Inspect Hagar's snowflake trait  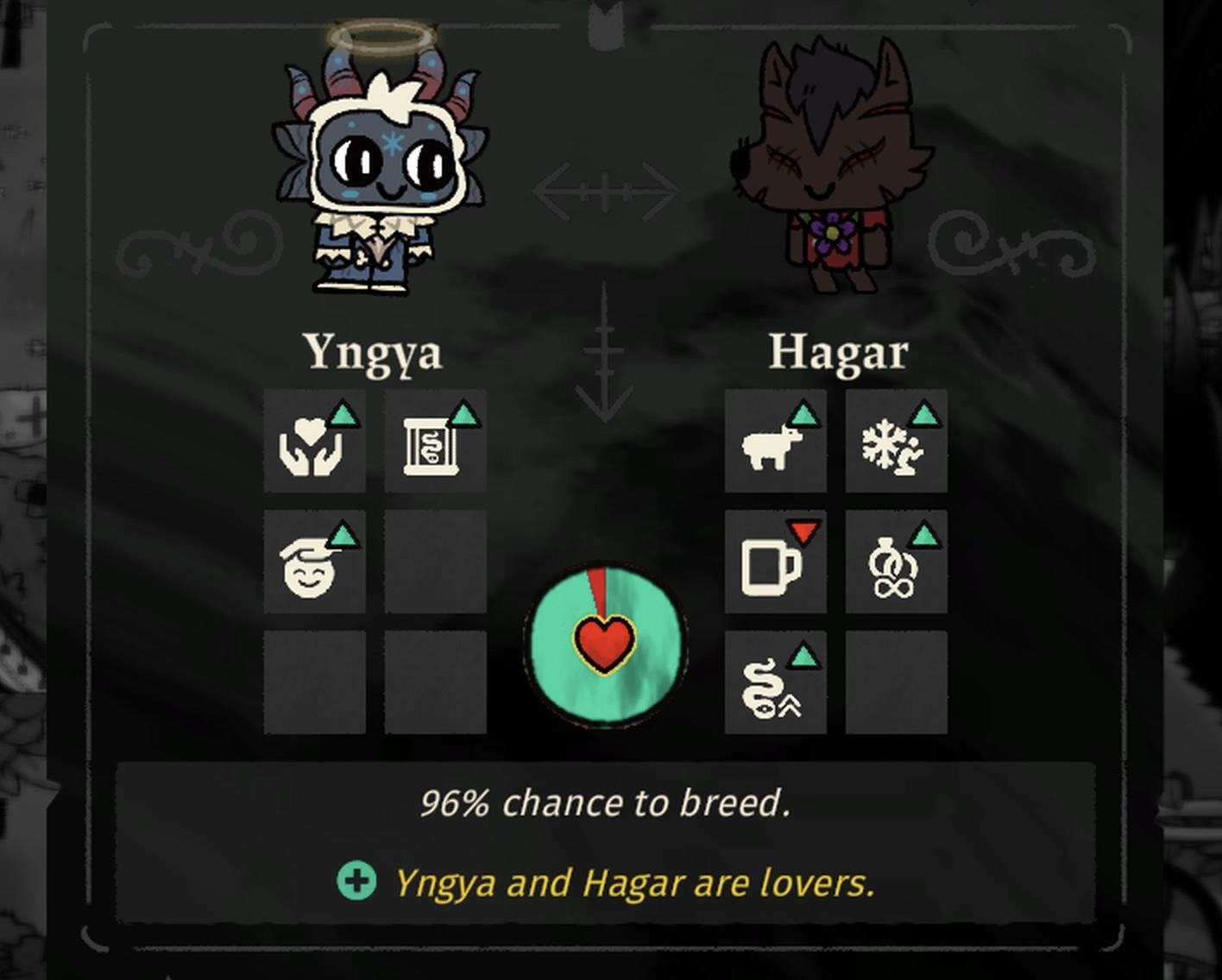896,441
